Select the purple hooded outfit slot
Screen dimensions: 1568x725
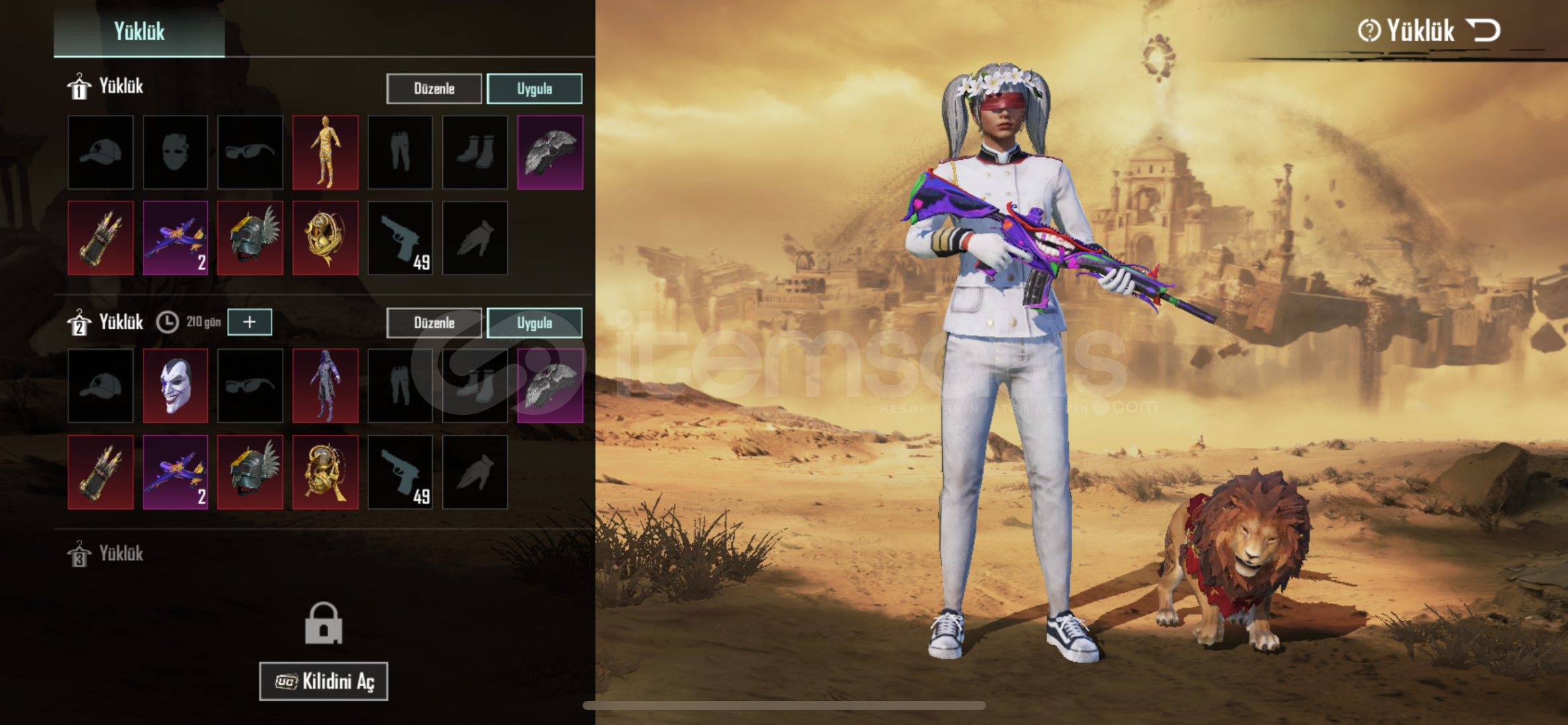point(325,386)
